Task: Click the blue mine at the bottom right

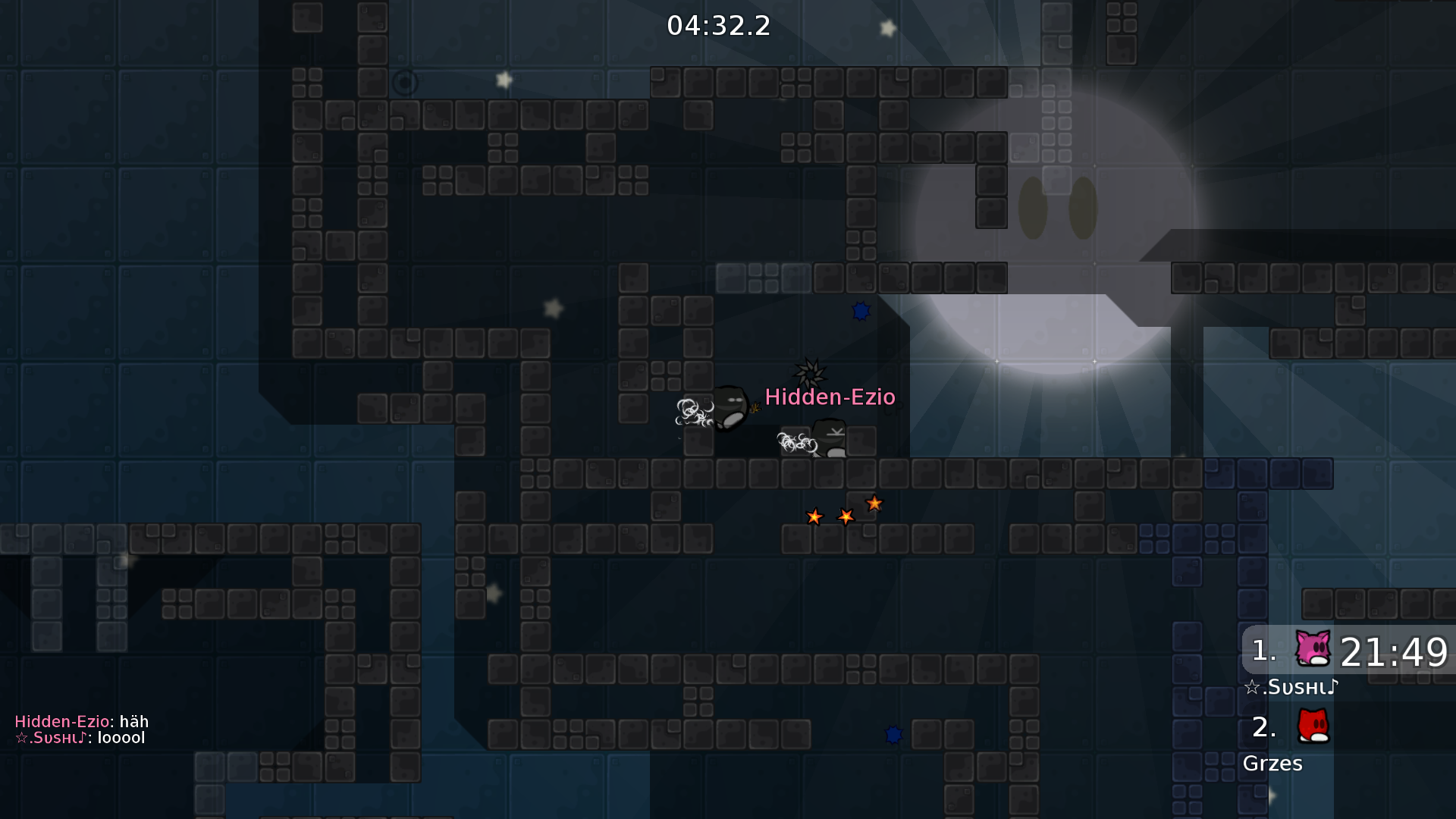Action: [x=893, y=734]
